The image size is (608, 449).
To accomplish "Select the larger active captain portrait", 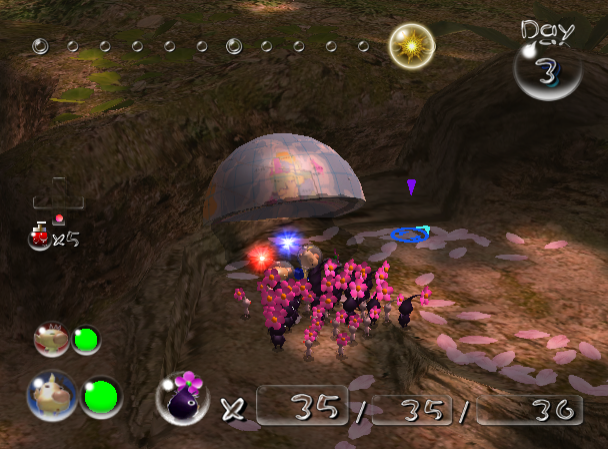I will click(51, 394).
